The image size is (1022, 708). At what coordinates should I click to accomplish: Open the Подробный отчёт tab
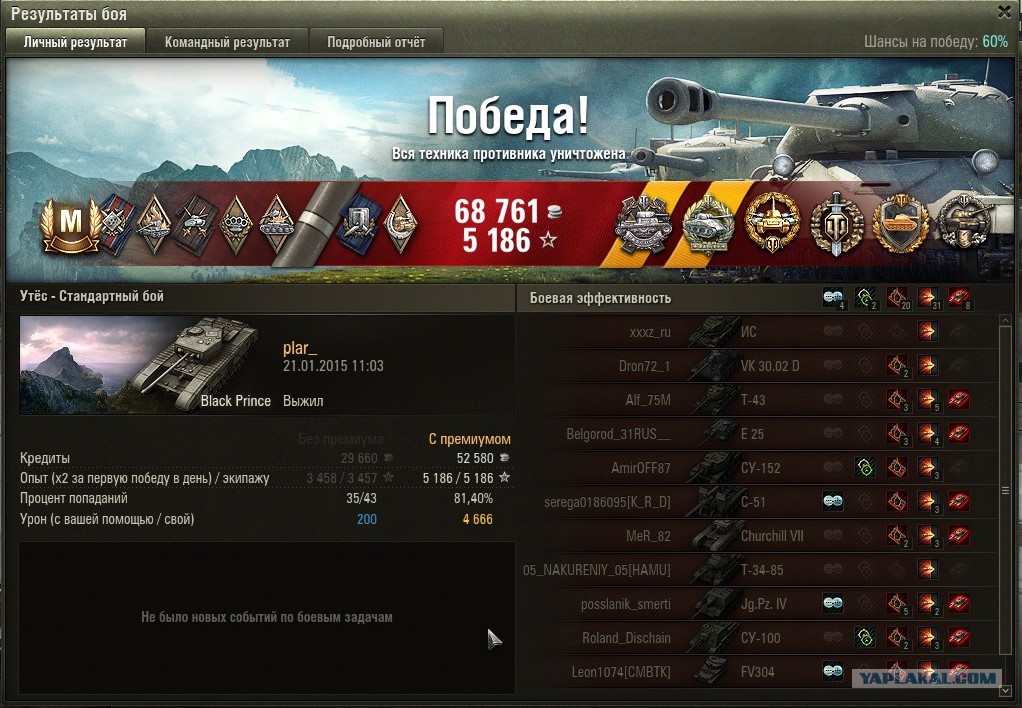[376, 42]
